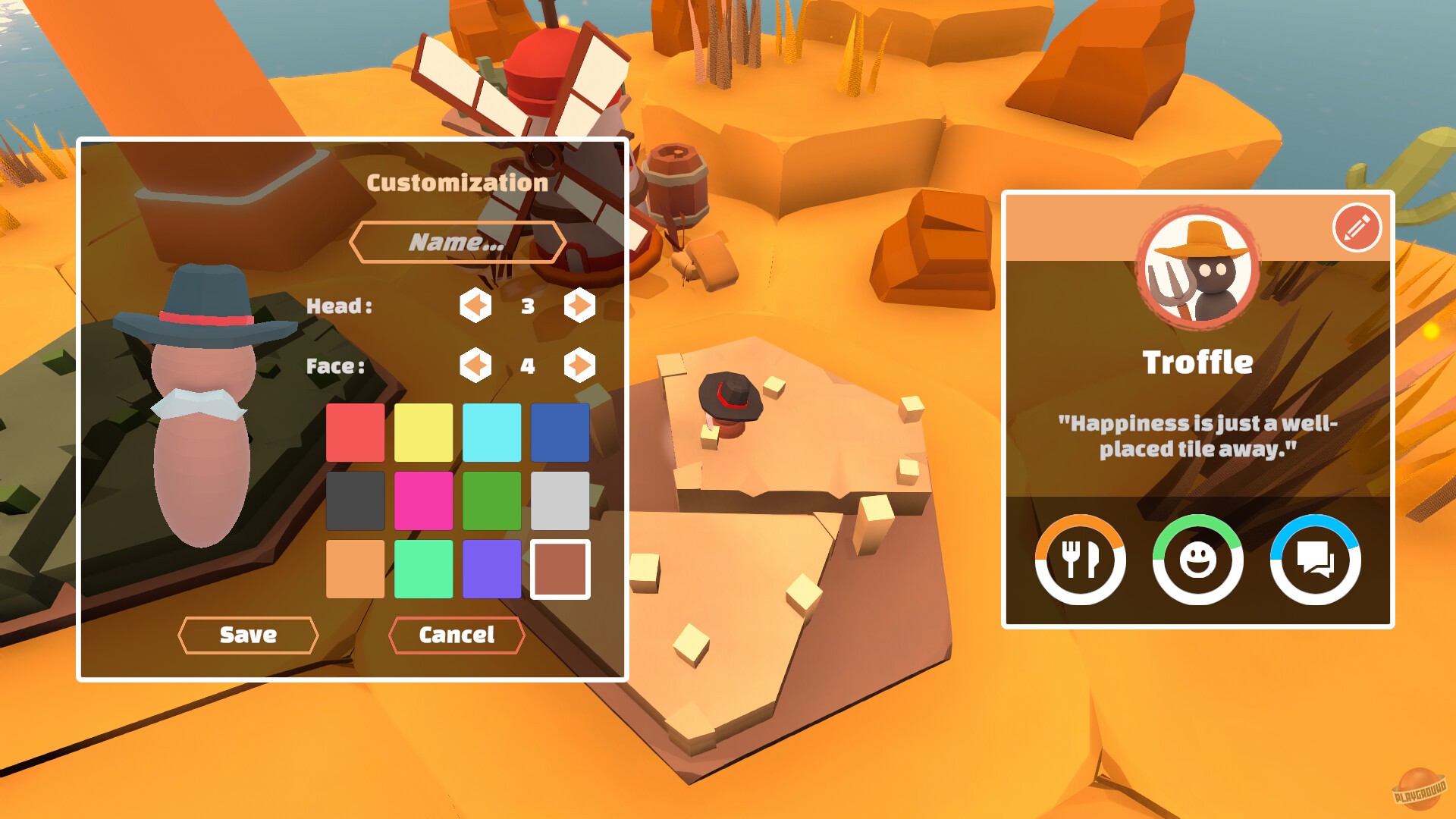Select the purple color swatch

(x=491, y=570)
